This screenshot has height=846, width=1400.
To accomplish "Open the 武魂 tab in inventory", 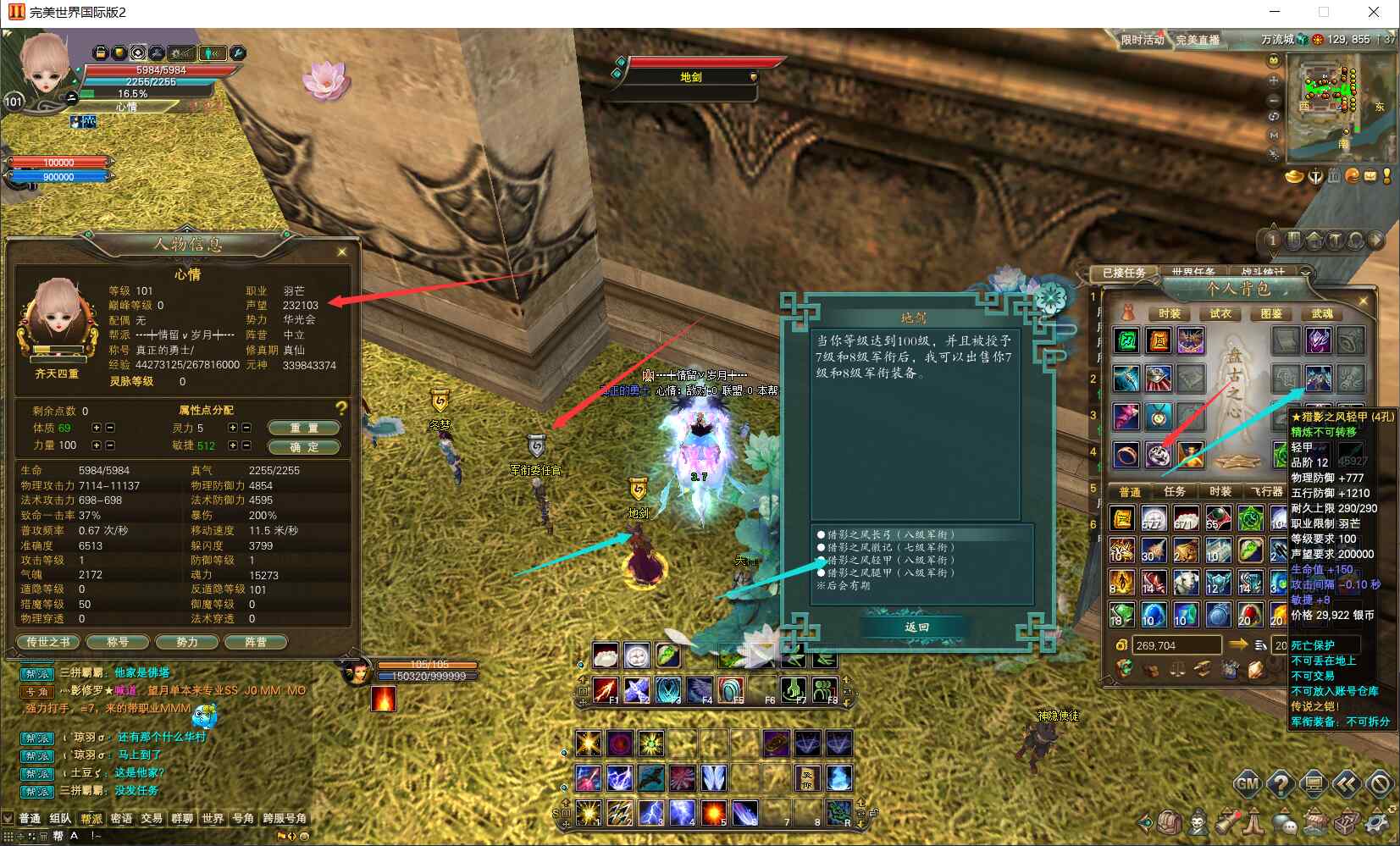I will 1321,313.
